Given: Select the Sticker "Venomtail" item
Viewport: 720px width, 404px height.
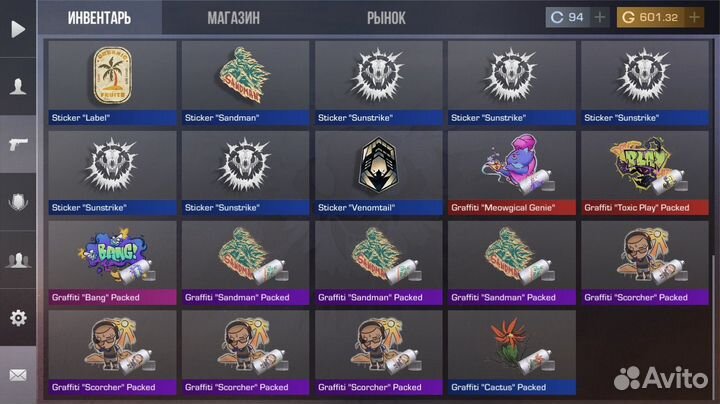Looking at the screenshot, I should click(x=378, y=172).
